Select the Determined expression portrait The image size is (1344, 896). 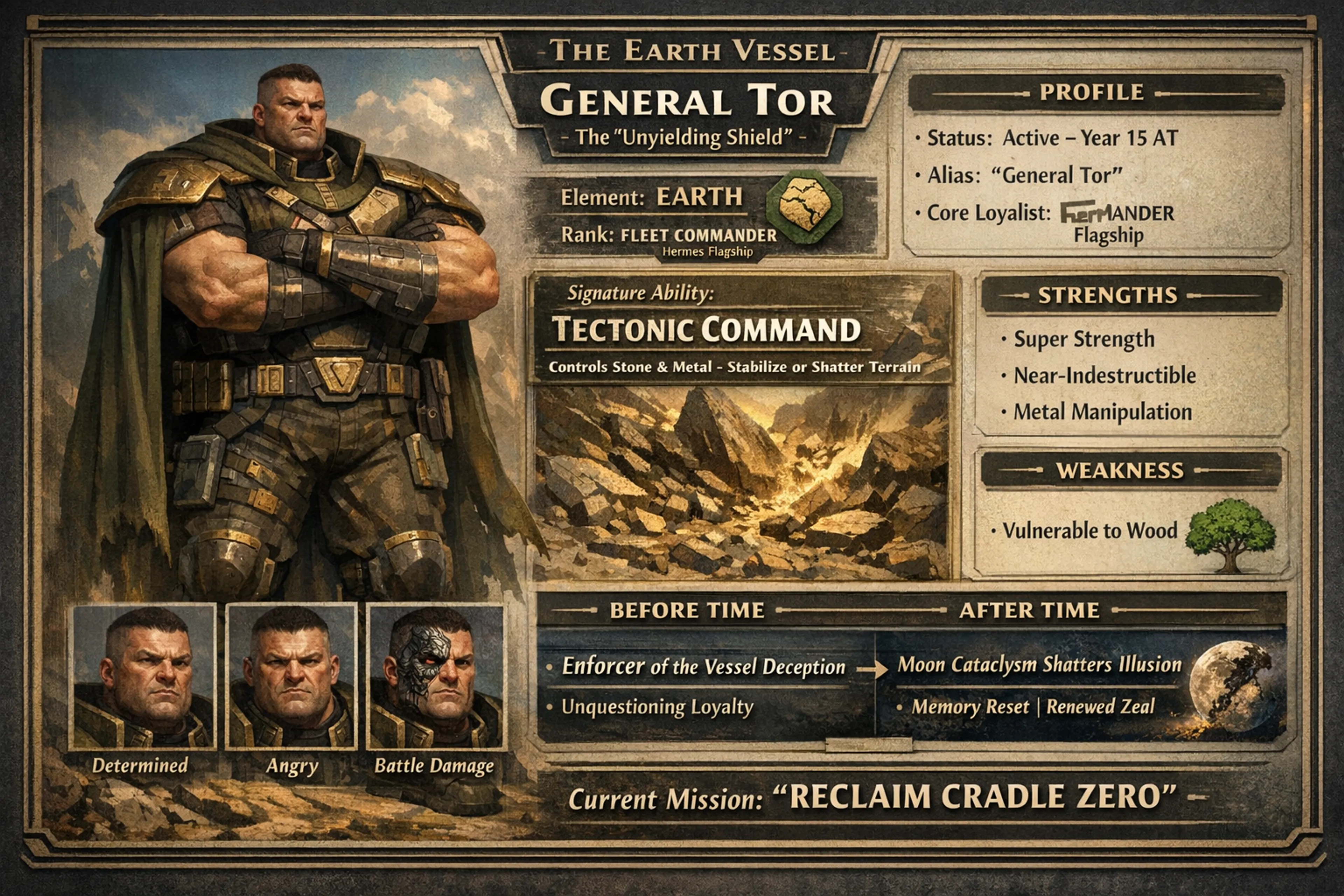pos(142,677)
